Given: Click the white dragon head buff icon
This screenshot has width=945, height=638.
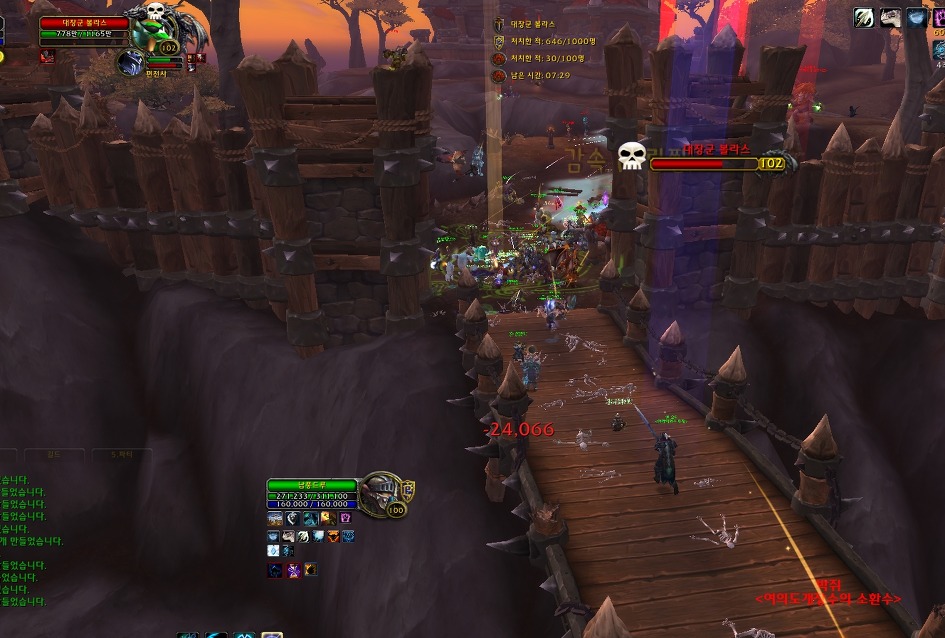Looking at the screenshot, I should 890,17.
